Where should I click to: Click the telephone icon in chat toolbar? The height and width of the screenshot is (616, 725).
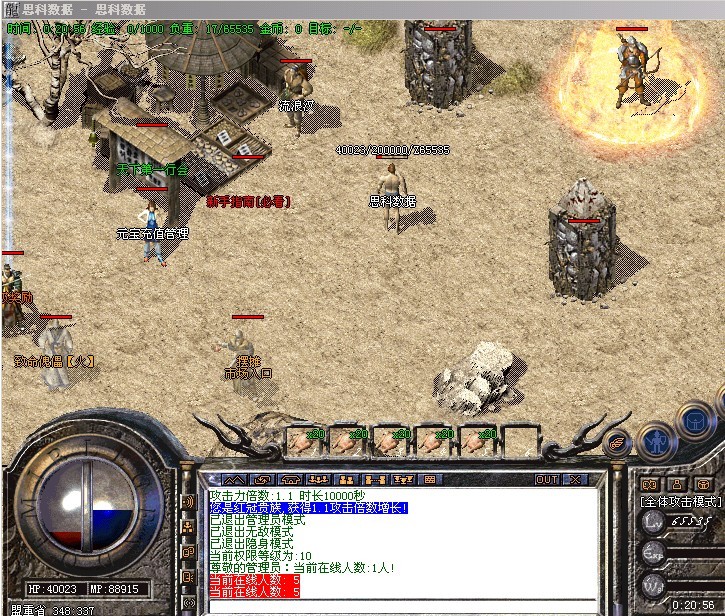click(x=290, y=480)
